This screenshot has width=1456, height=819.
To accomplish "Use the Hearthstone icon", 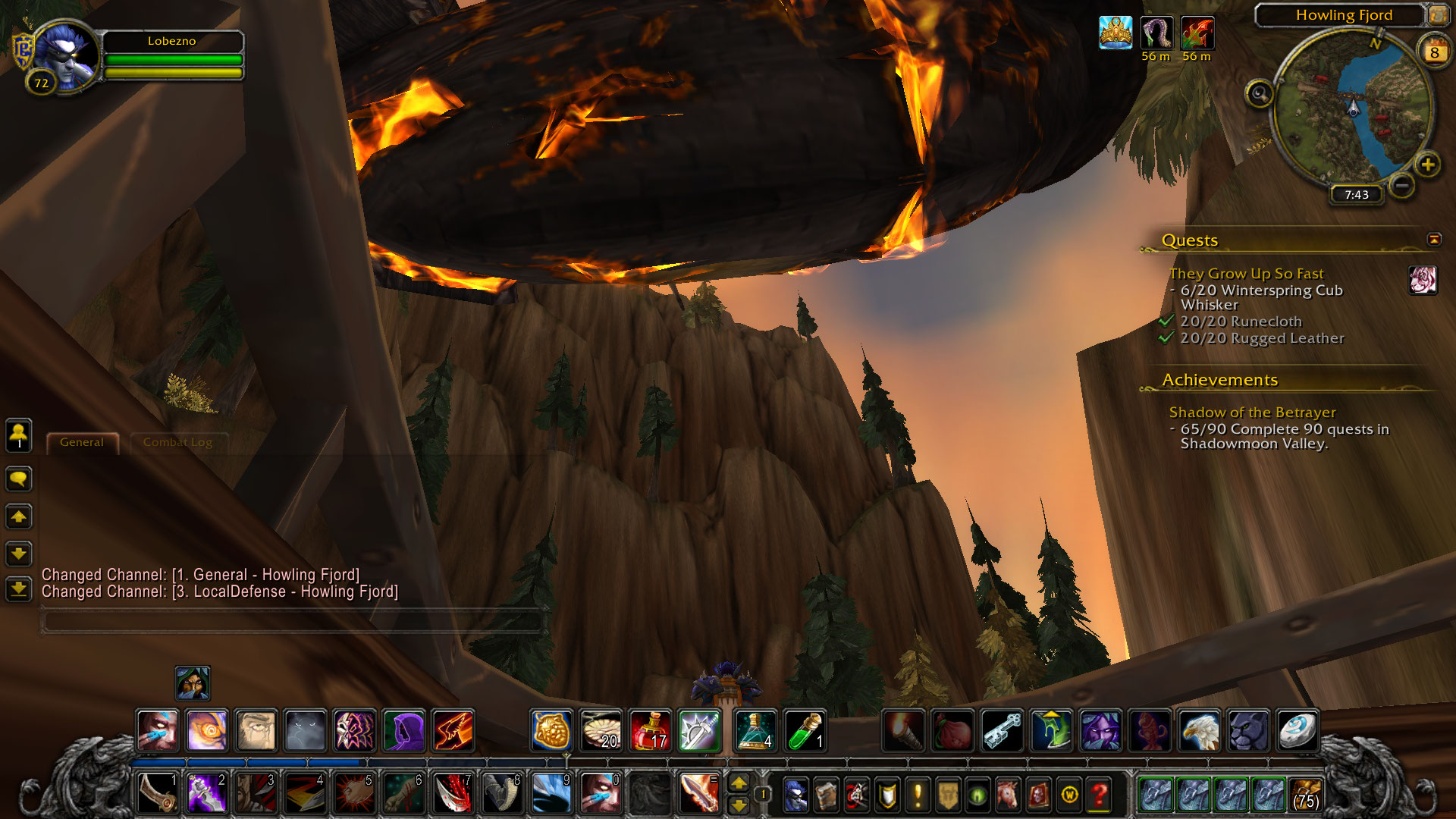I will pos(1298,731).
